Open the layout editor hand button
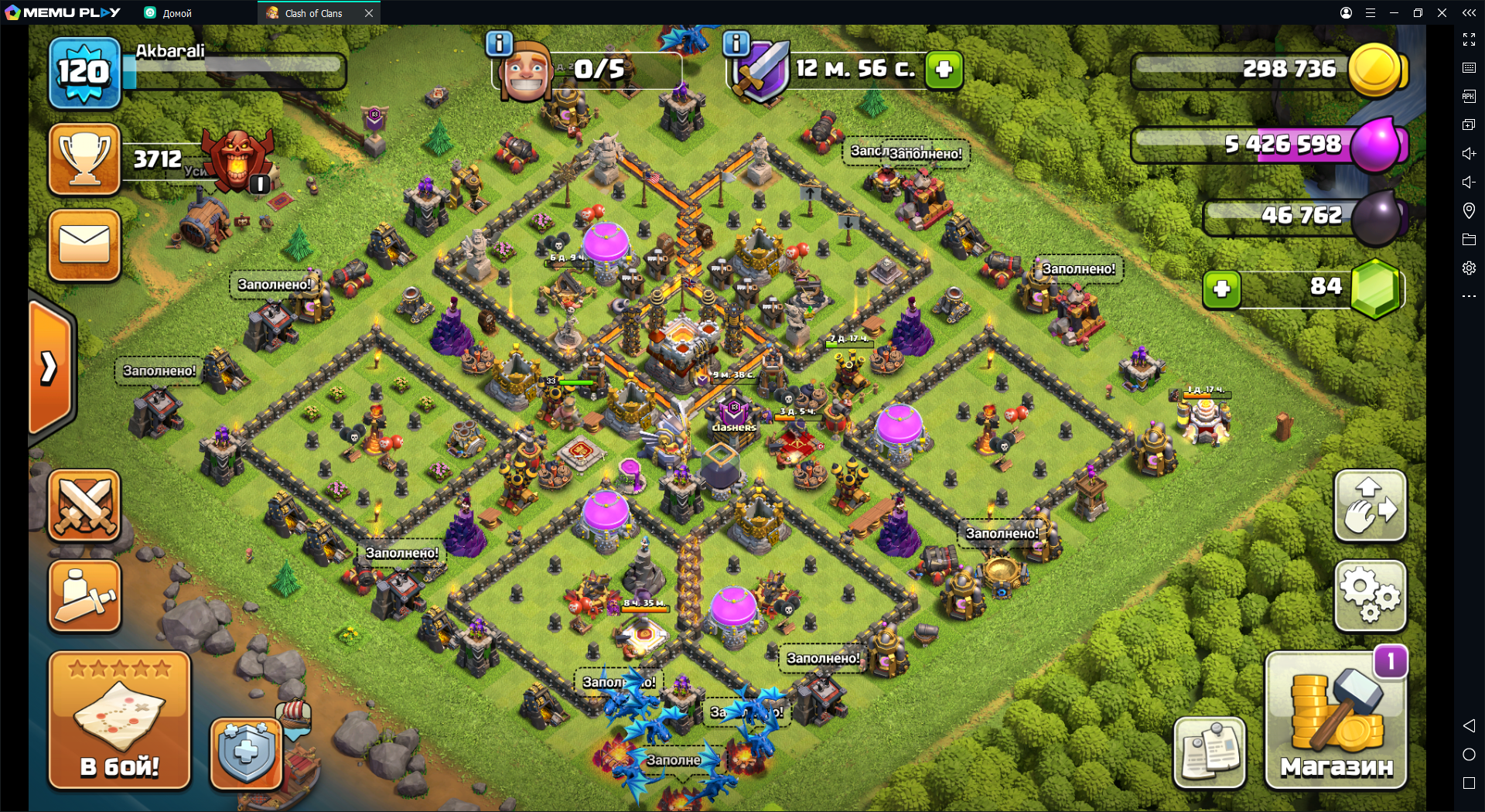 point(1370,506)
